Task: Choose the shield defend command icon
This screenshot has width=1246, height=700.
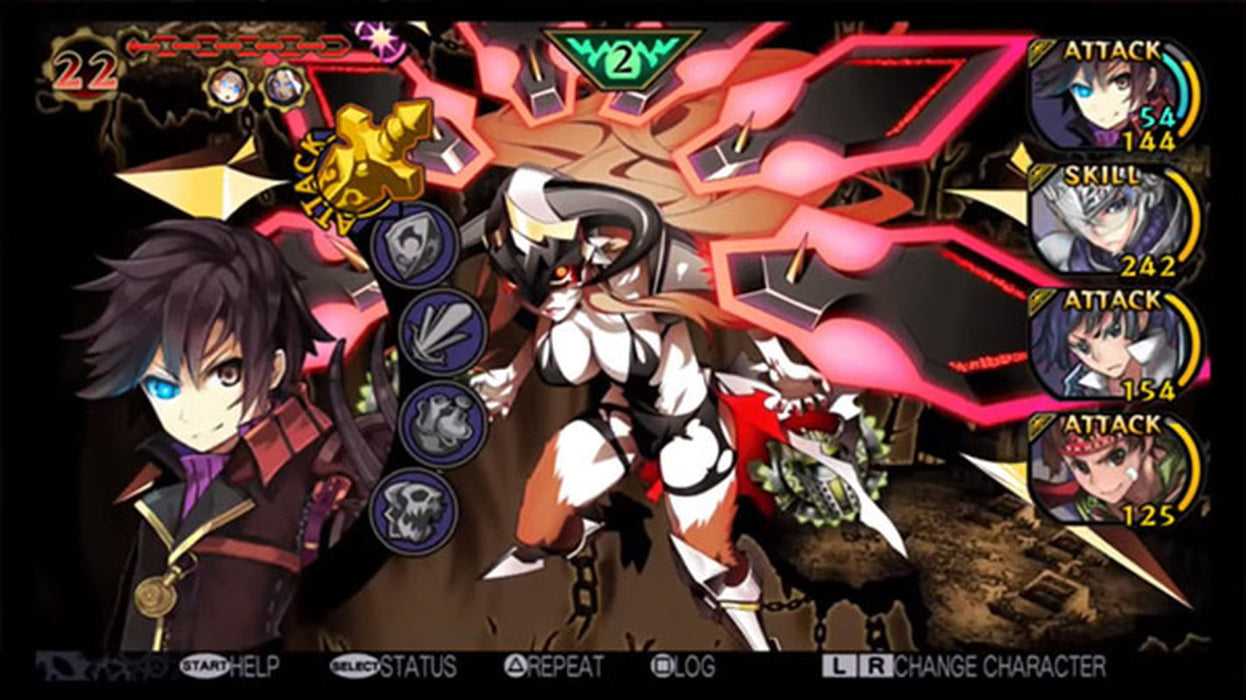Action: (415, 246)
